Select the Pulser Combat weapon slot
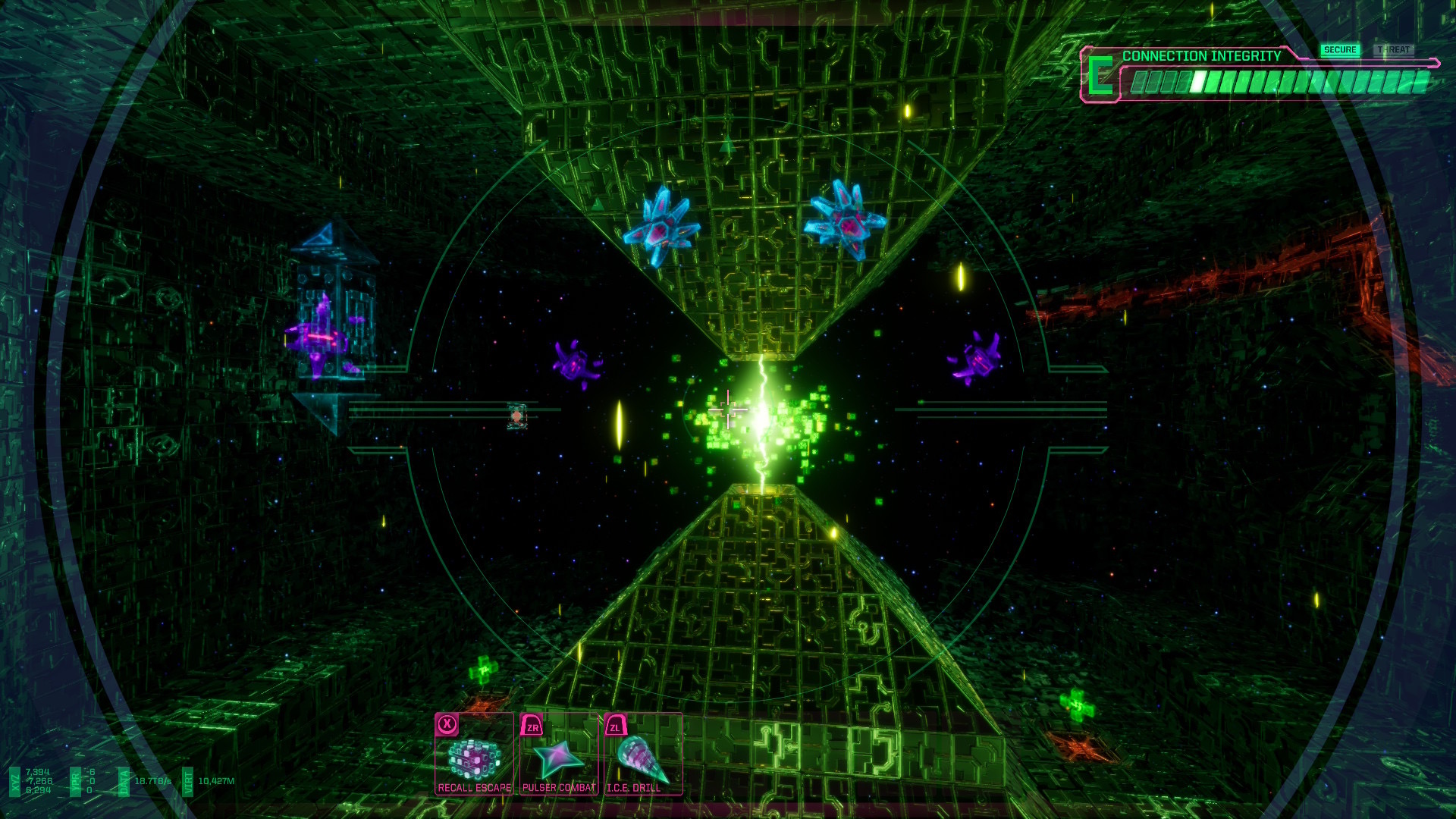 pyautogui.click(x=559, y=755)
